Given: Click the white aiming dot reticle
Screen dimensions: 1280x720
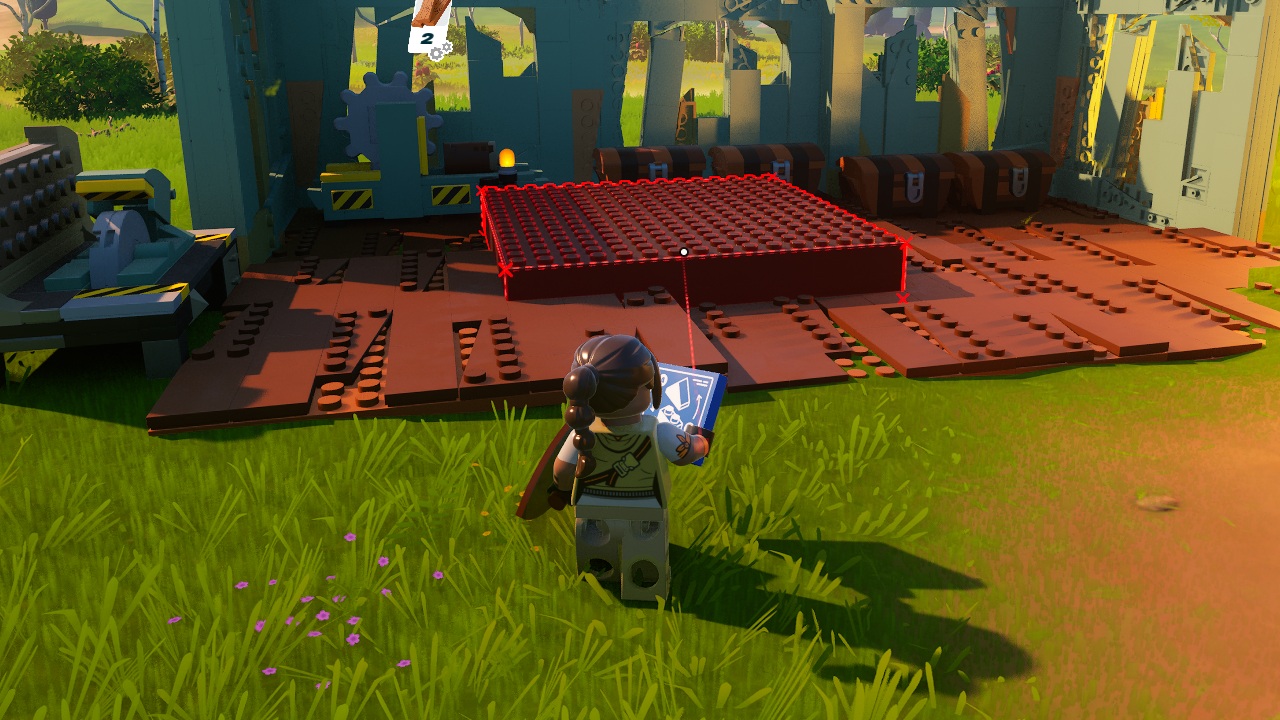Looking at the screenshot, I should [684, 251].
